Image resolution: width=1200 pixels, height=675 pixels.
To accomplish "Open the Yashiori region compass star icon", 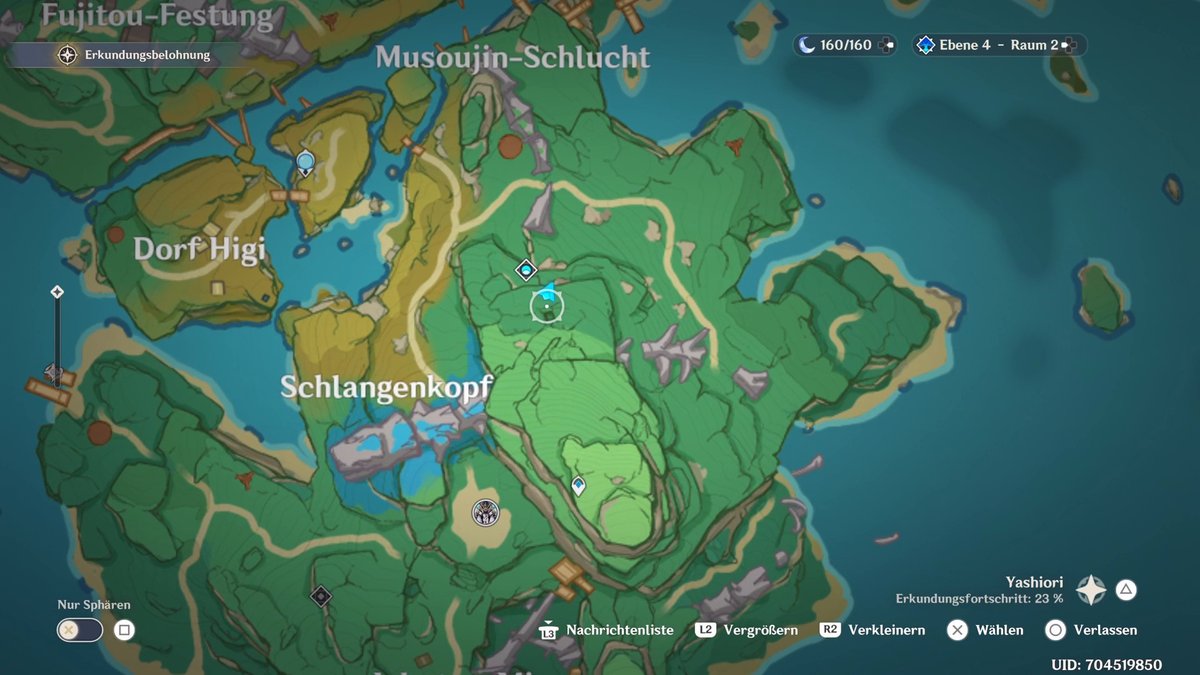I will [1090, 590].
